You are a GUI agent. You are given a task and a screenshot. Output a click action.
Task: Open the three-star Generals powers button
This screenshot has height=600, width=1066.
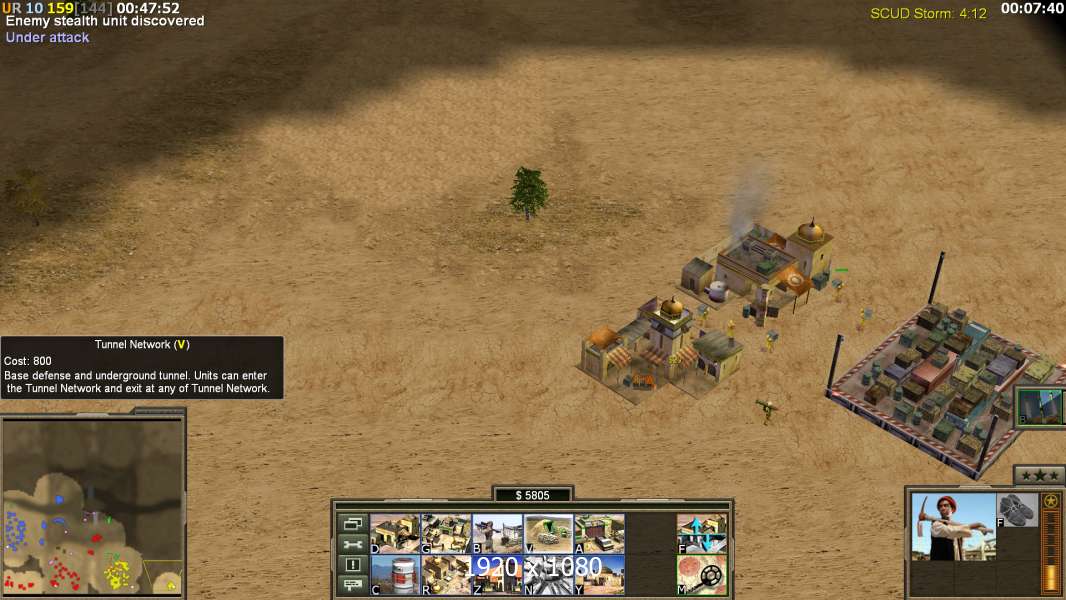1038,475
